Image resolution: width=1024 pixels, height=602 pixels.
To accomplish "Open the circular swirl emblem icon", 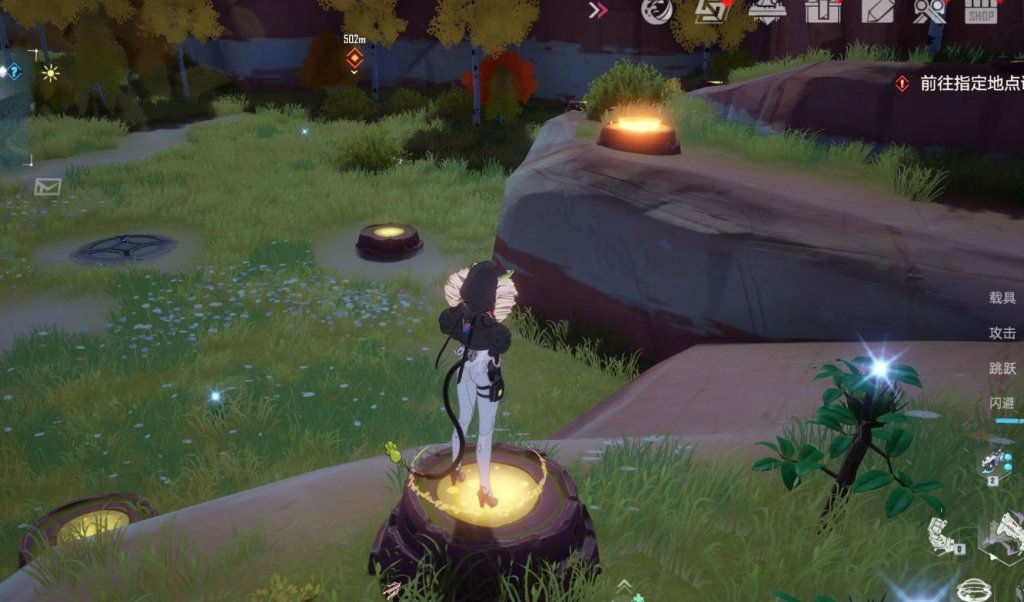I will (656, 11).
